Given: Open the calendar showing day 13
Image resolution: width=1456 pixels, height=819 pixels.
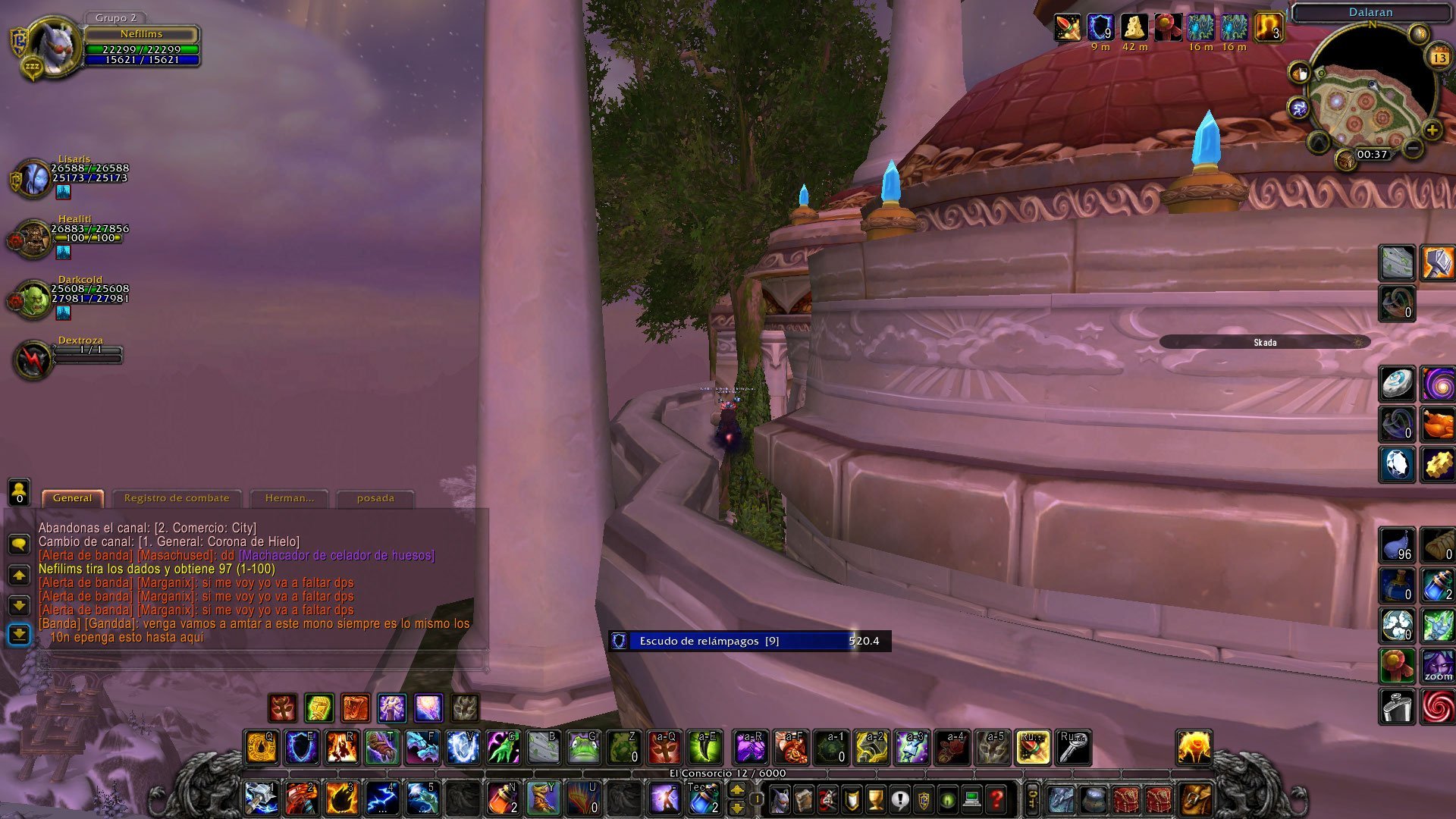Looking at the screenshot, I should [x=1439, y=58].
